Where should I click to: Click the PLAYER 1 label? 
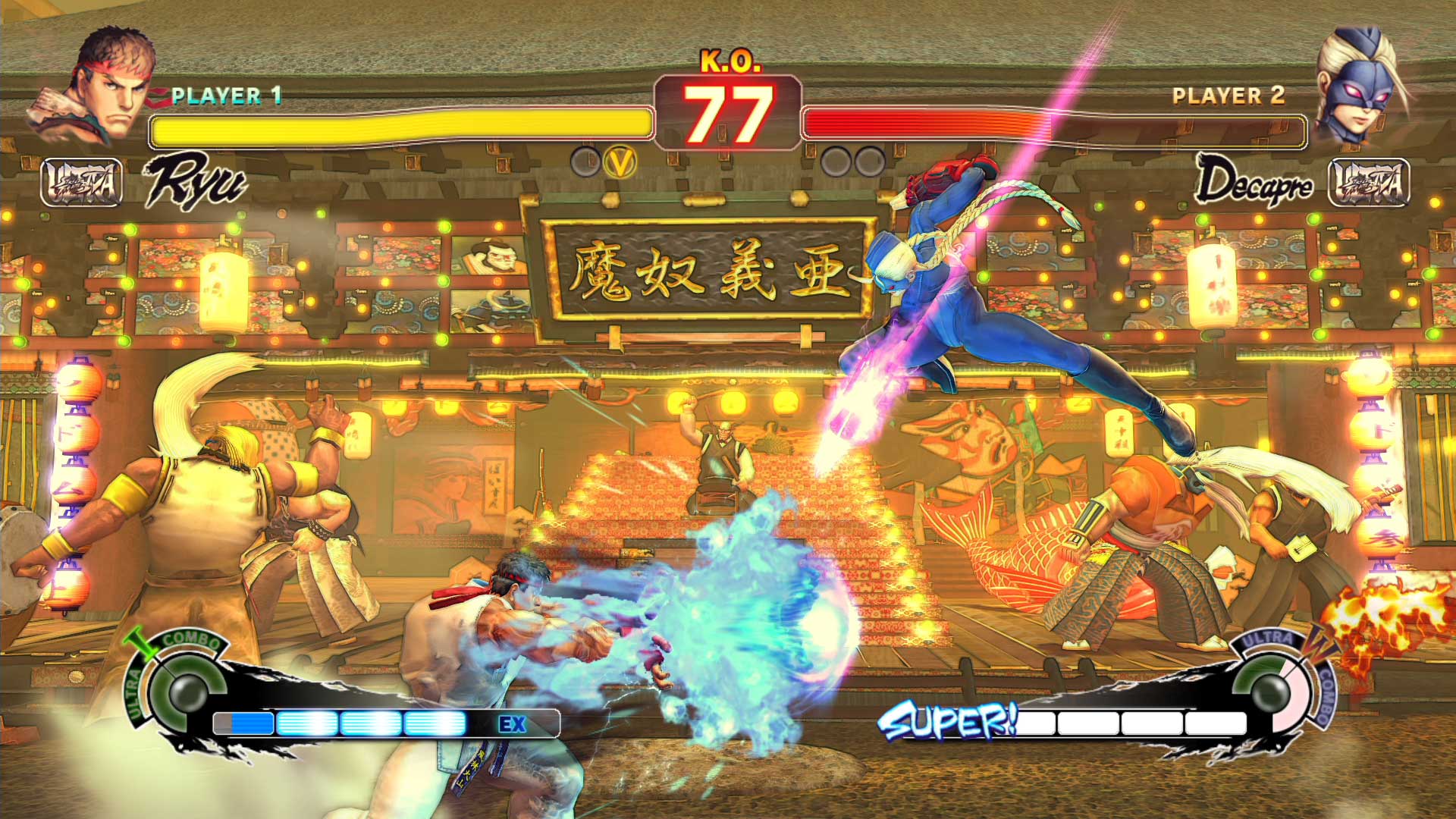coord(224,96)
